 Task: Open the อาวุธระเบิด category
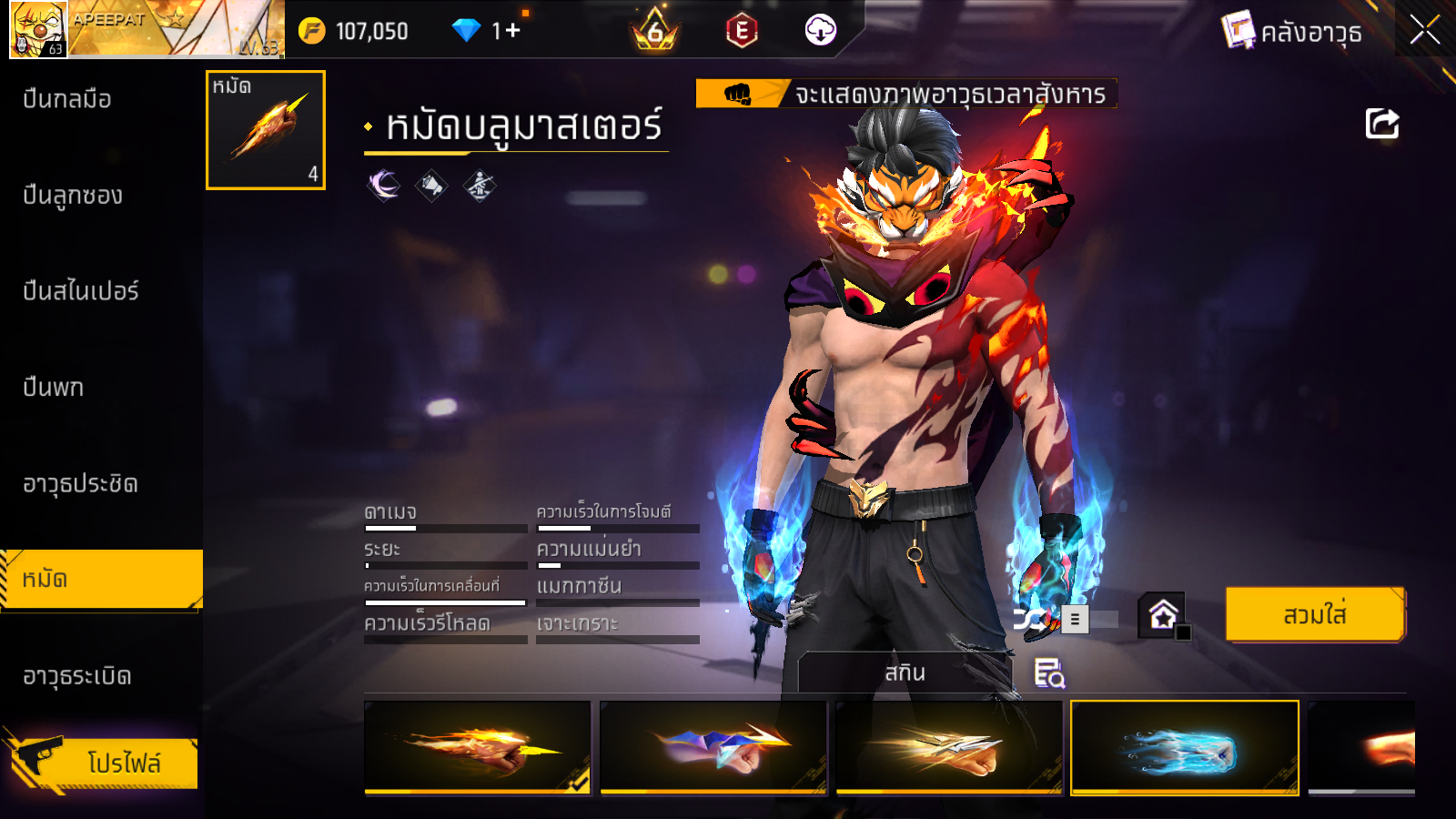[77, 676]
